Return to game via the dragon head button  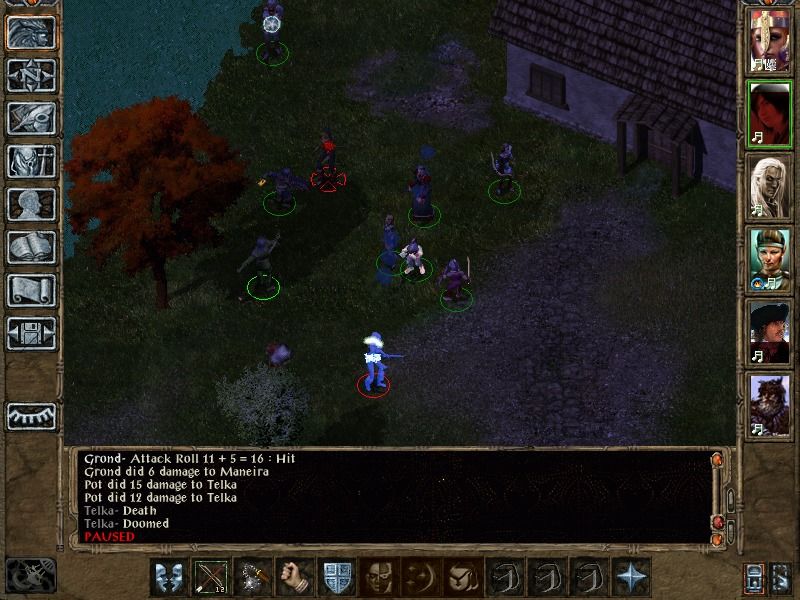pyautogui.click(x=31, y=32)
